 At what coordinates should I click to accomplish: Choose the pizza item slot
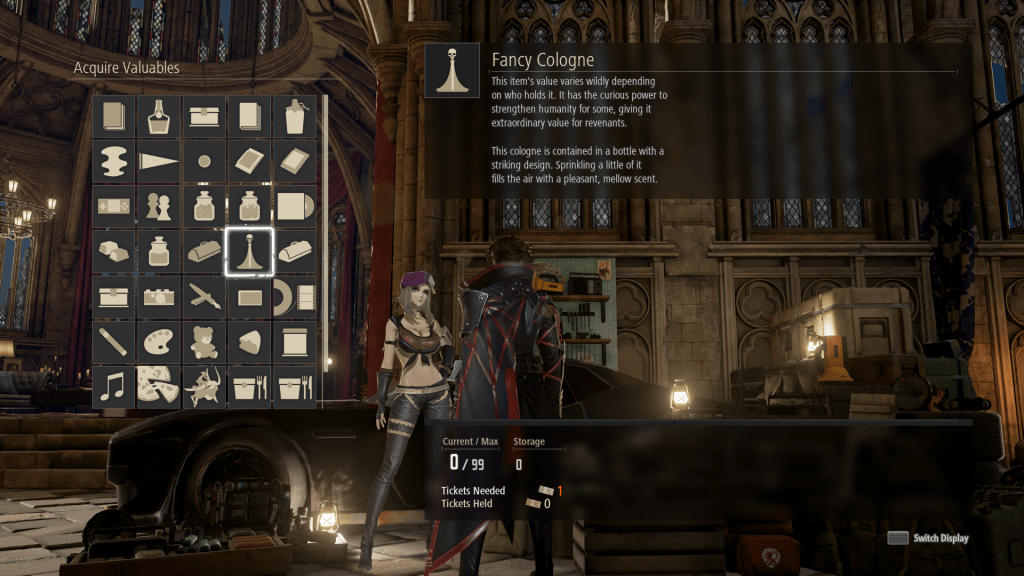[158, 386]
